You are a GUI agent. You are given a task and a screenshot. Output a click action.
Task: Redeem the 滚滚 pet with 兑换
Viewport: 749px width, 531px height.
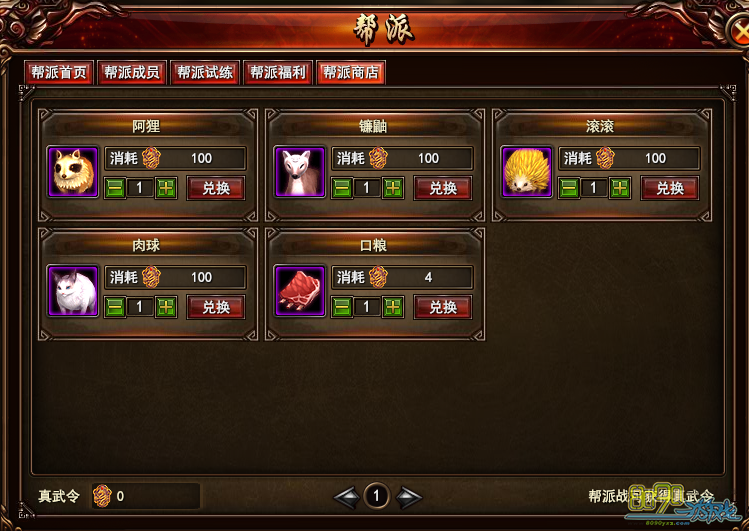click(x=669, y=188)
